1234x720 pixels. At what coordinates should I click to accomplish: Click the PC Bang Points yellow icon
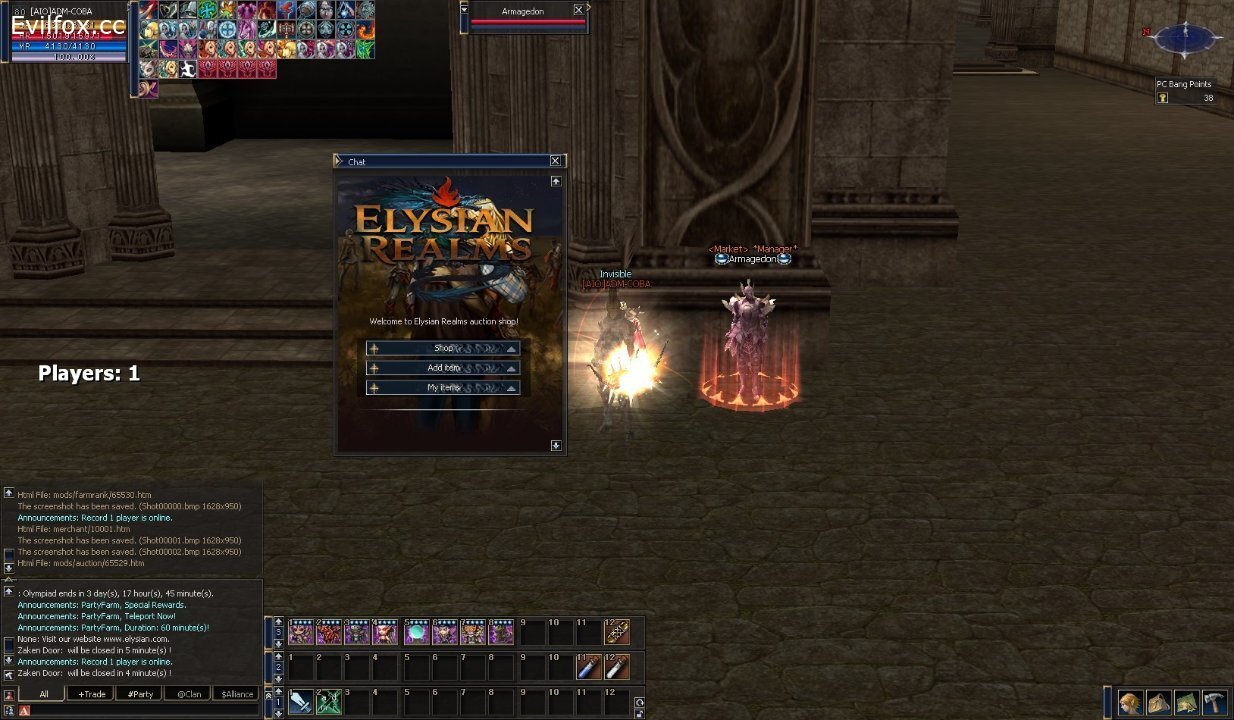[x=1163, y=98]
